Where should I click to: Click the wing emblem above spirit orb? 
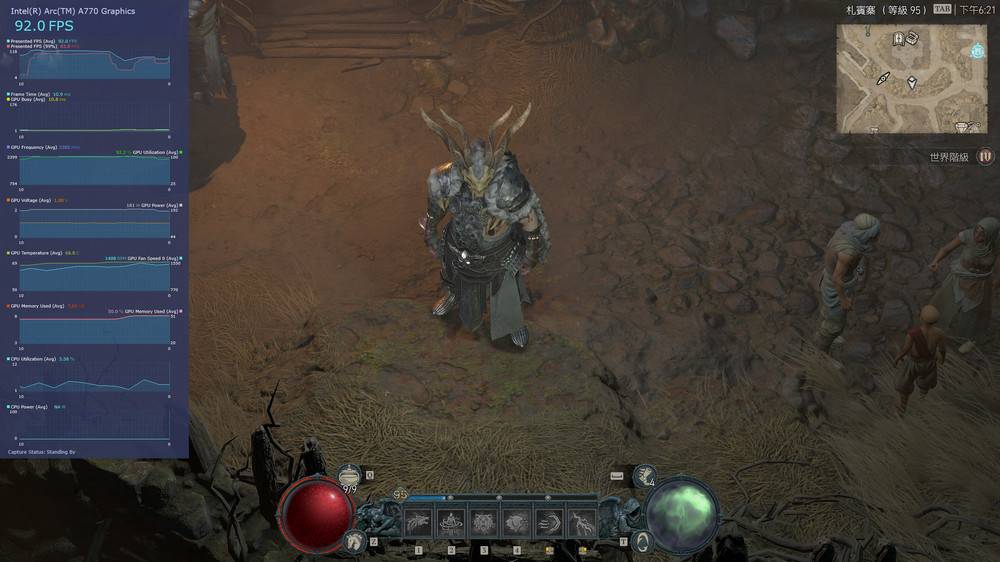645,476
